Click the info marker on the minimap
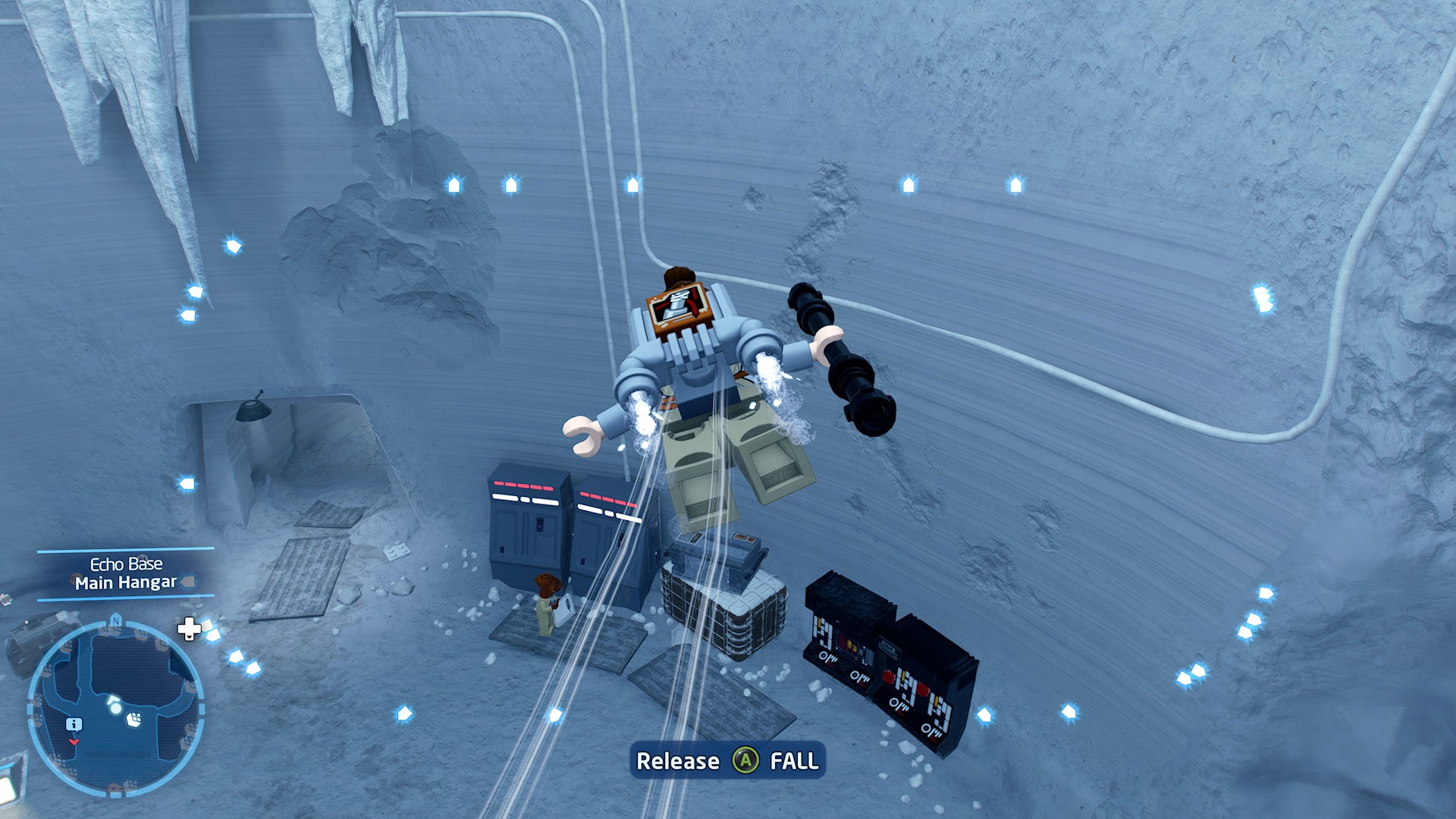The height and width of the screenshot is (819, 1456). click(74, 723)
